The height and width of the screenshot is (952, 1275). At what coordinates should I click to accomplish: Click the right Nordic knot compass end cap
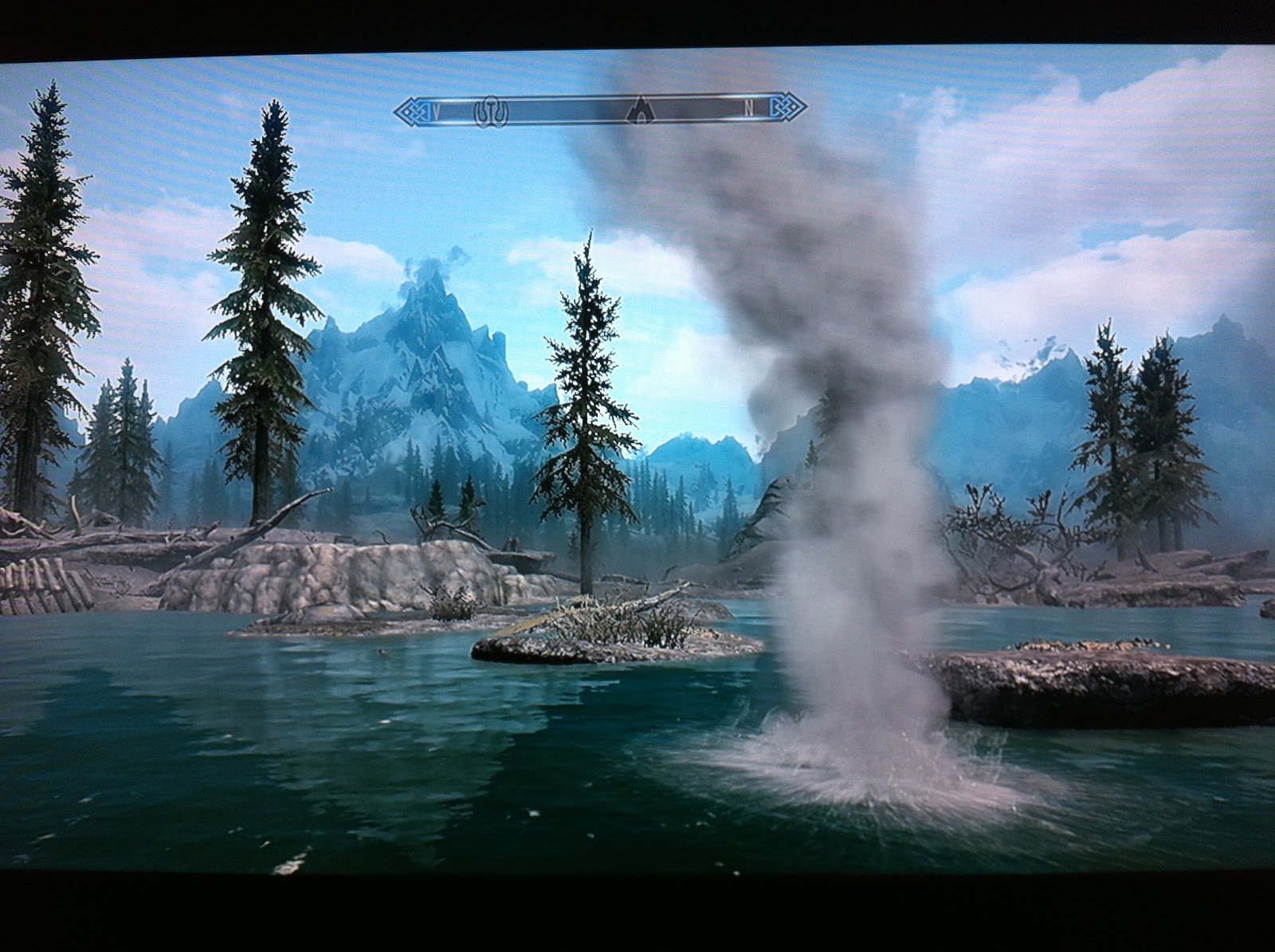783,110
